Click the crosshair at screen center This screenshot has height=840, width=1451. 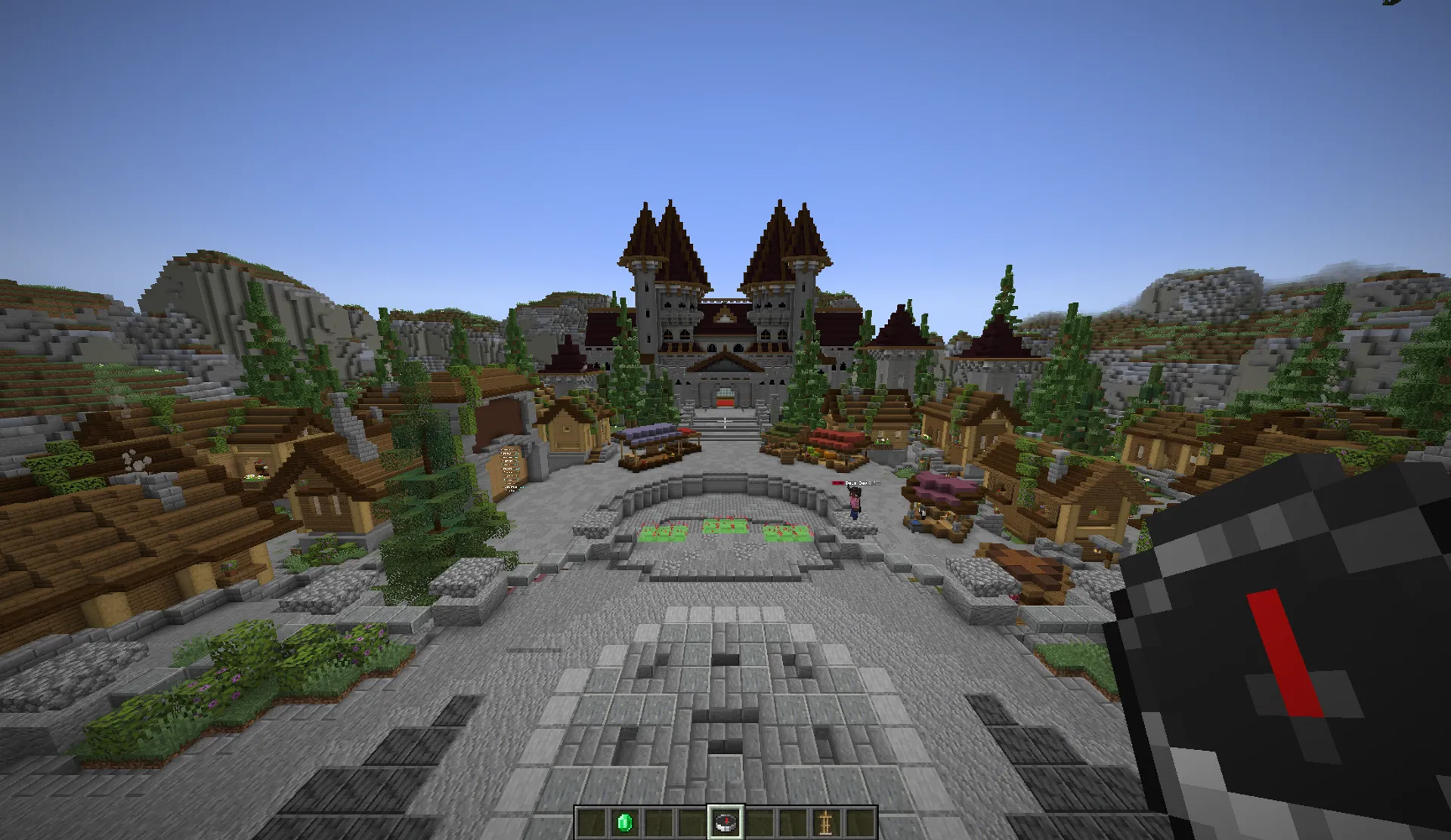725,420
